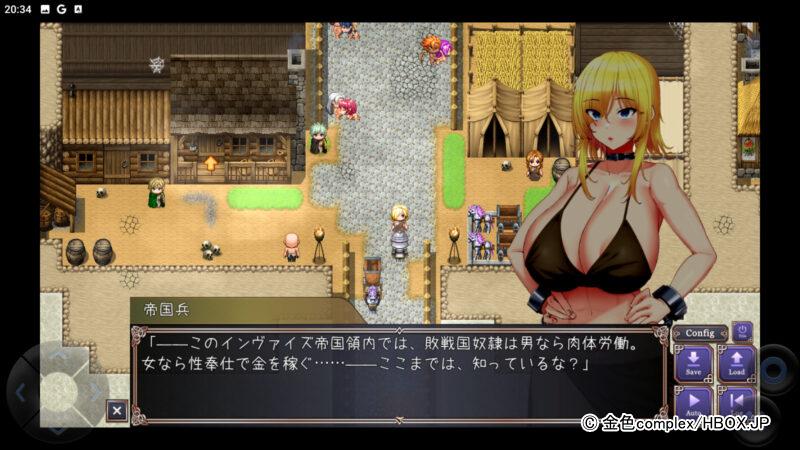Tap the virtual D-pad up arrow
The height and width of the screenshot is (450, 800).
point(58,356)
